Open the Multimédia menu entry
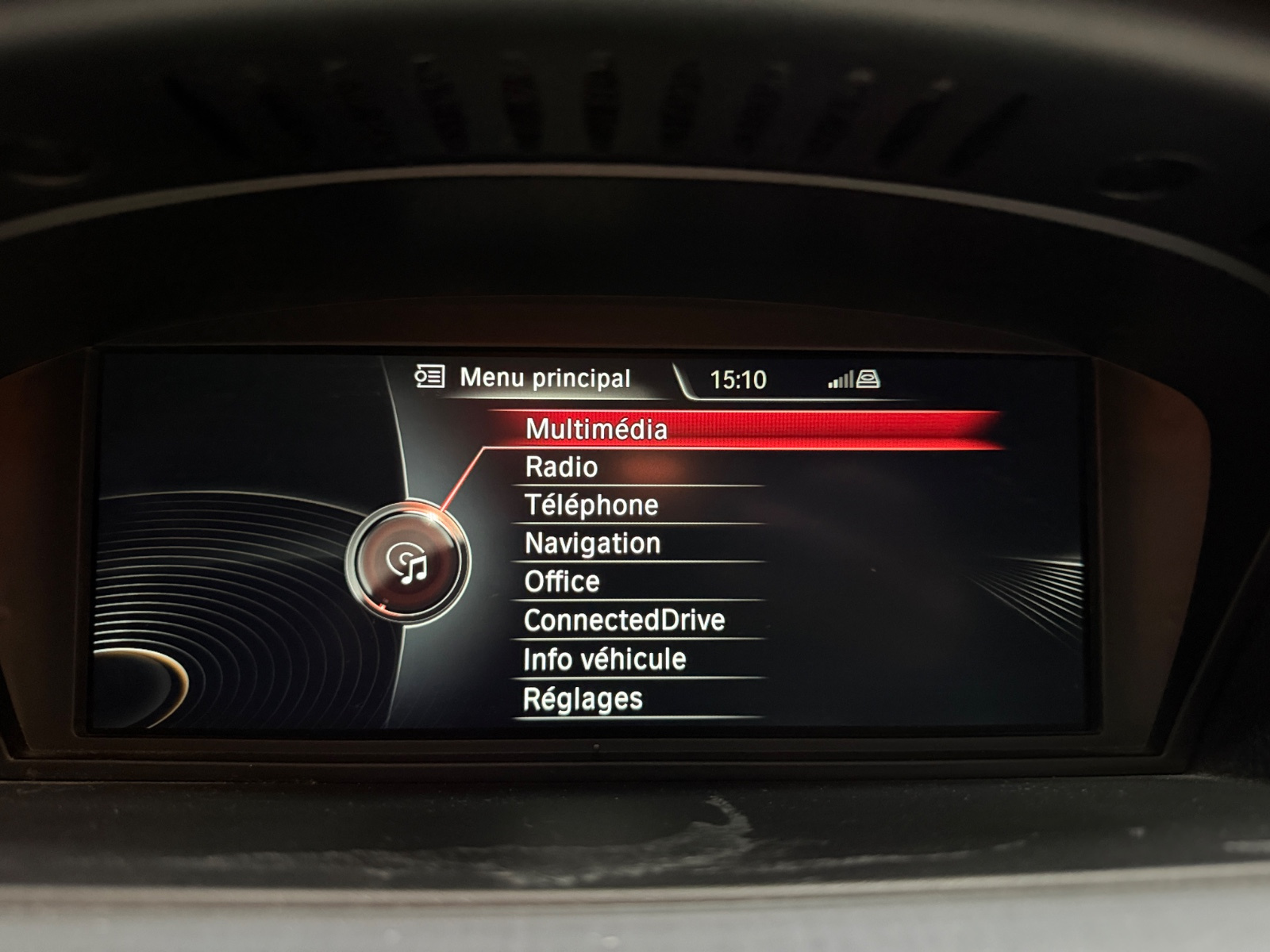 coord(596,429)
